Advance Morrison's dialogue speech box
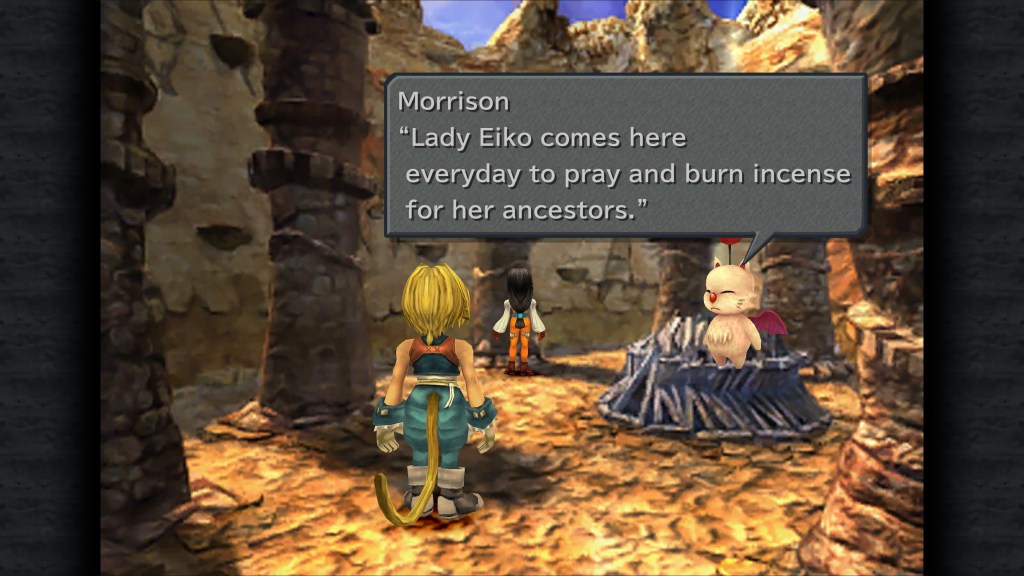The height and width of the screenshot is (576, 1024). (625, 156)
